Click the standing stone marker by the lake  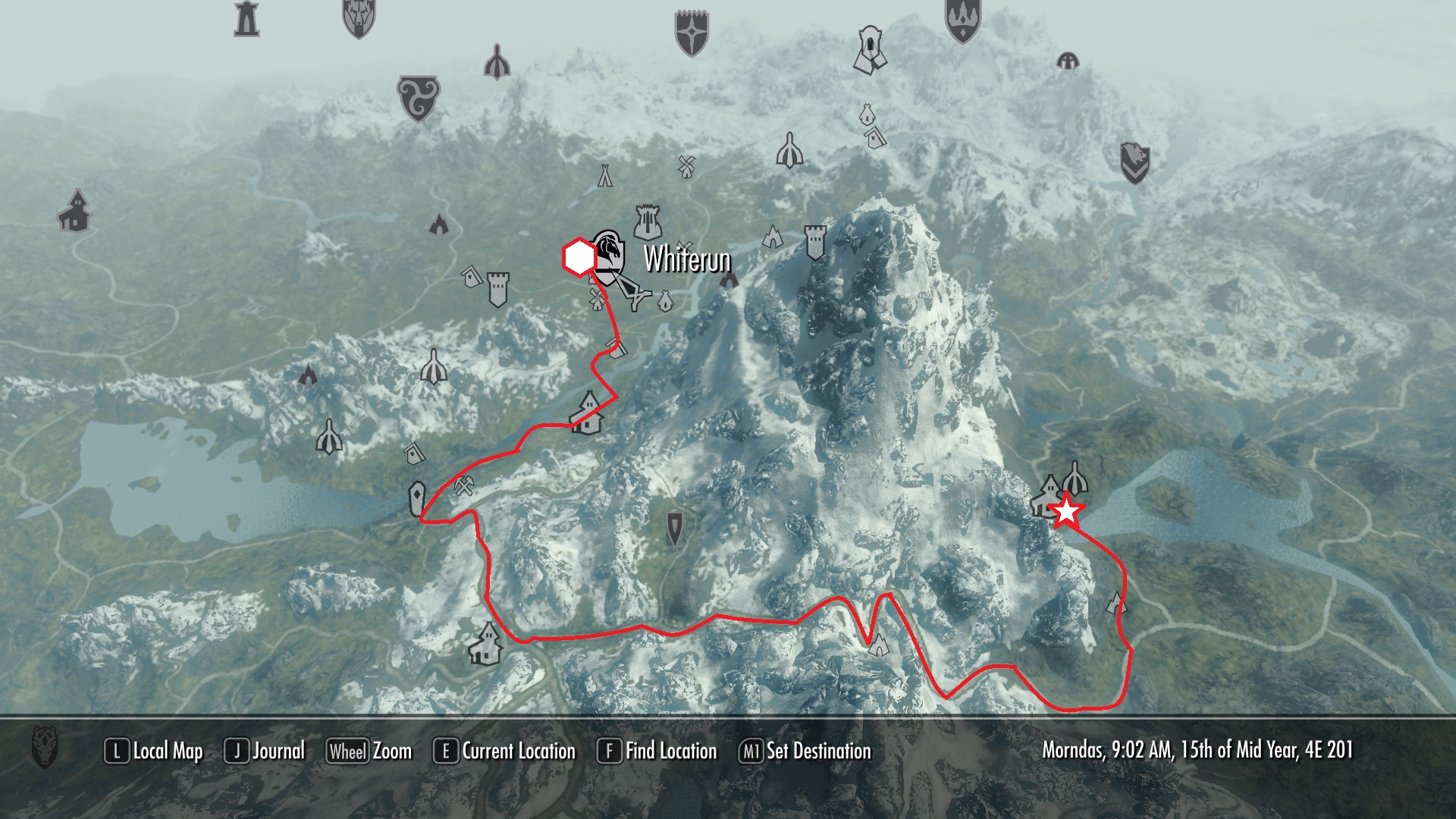[x=416, y=499]
